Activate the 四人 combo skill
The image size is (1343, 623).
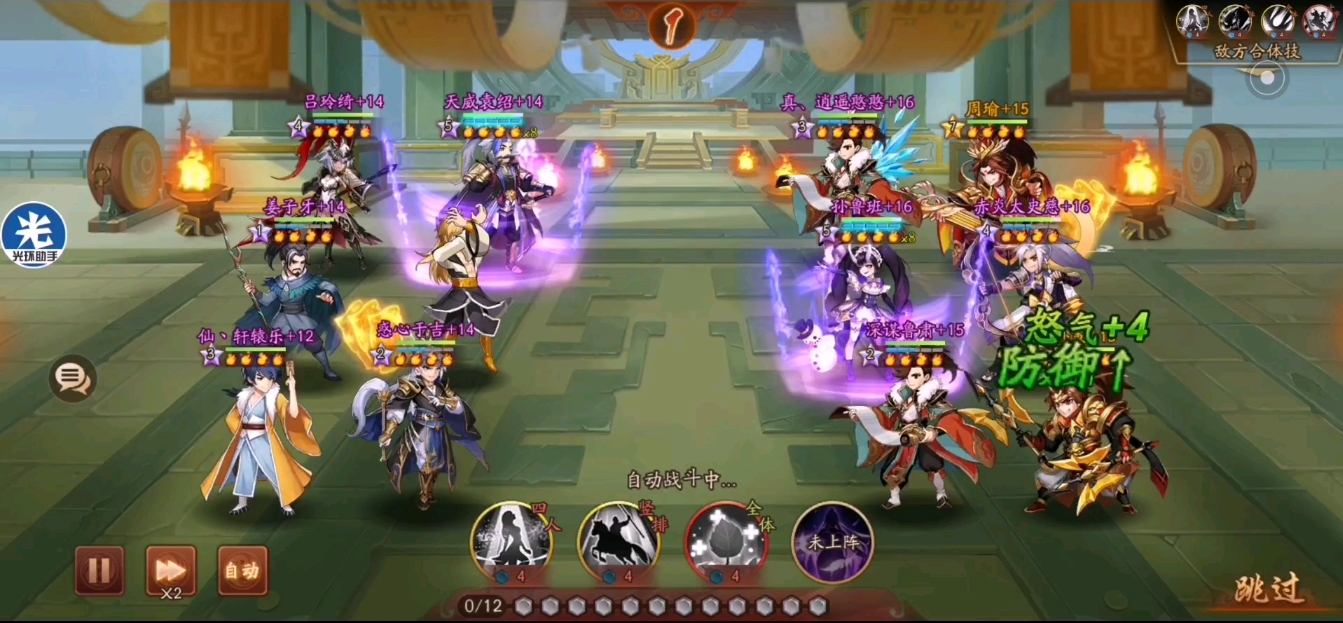coord(511,543)
